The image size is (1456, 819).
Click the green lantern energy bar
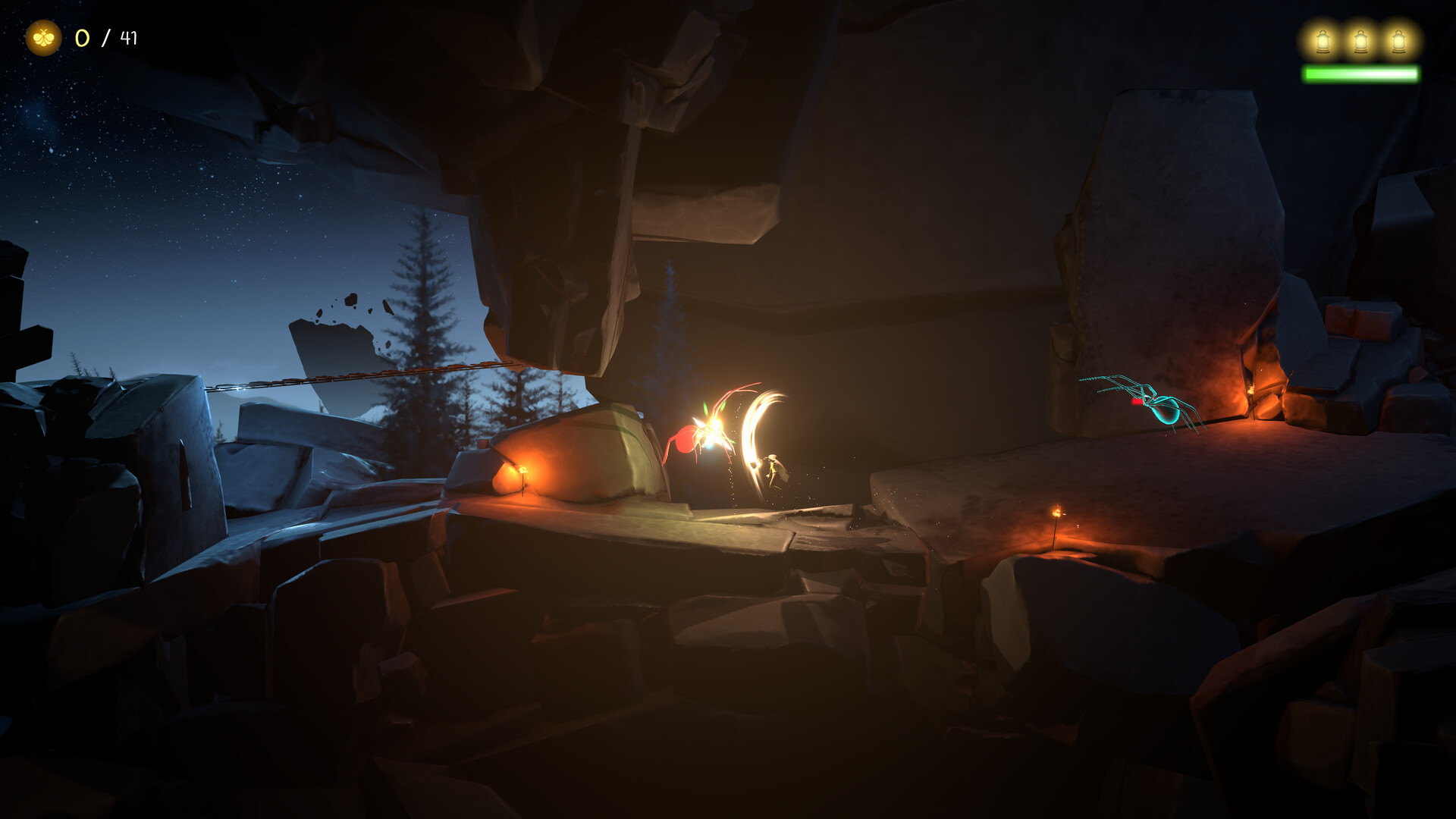click(1361, 73)
